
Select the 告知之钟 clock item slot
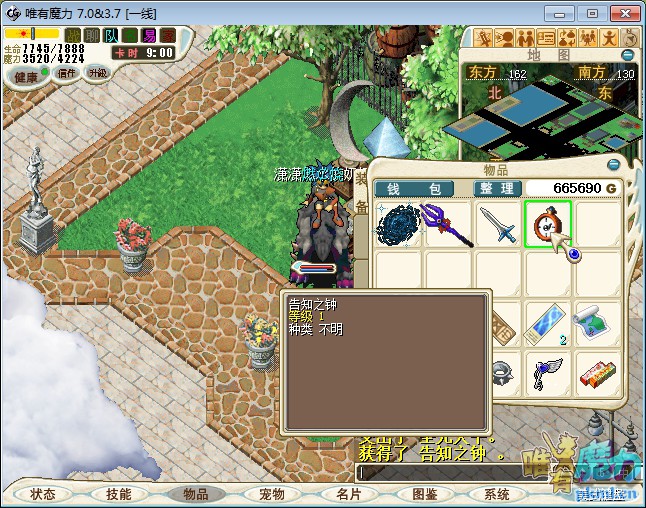point(547,225)
